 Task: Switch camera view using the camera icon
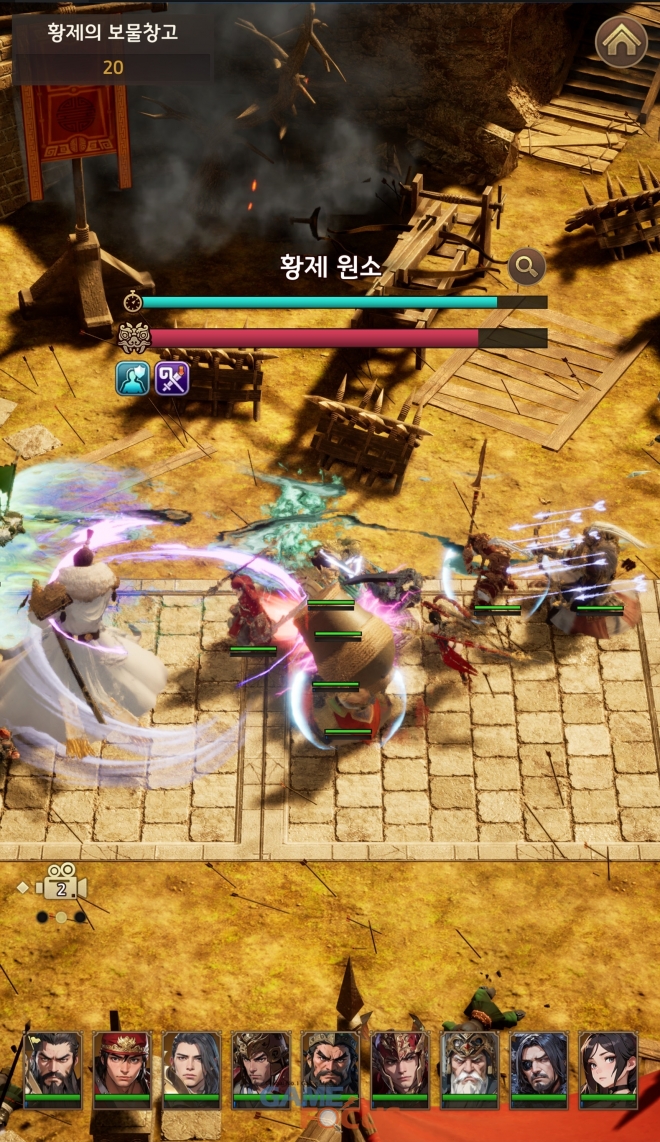(x=61, y=888)
